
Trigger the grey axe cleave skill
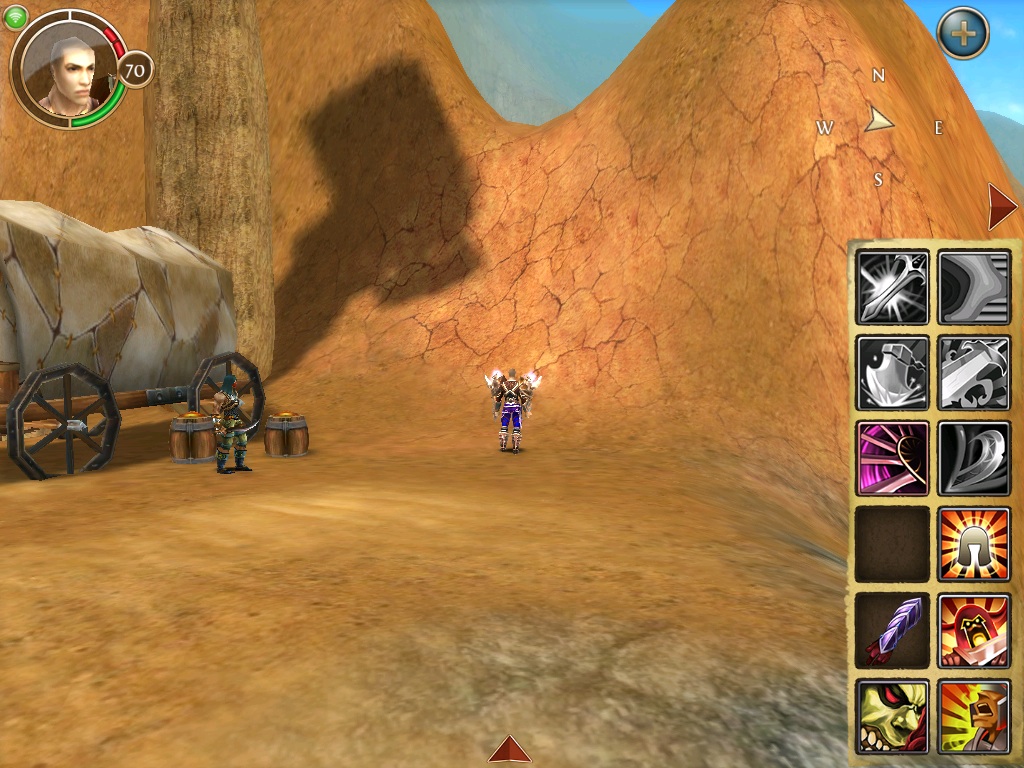click(x=893, y=372)
